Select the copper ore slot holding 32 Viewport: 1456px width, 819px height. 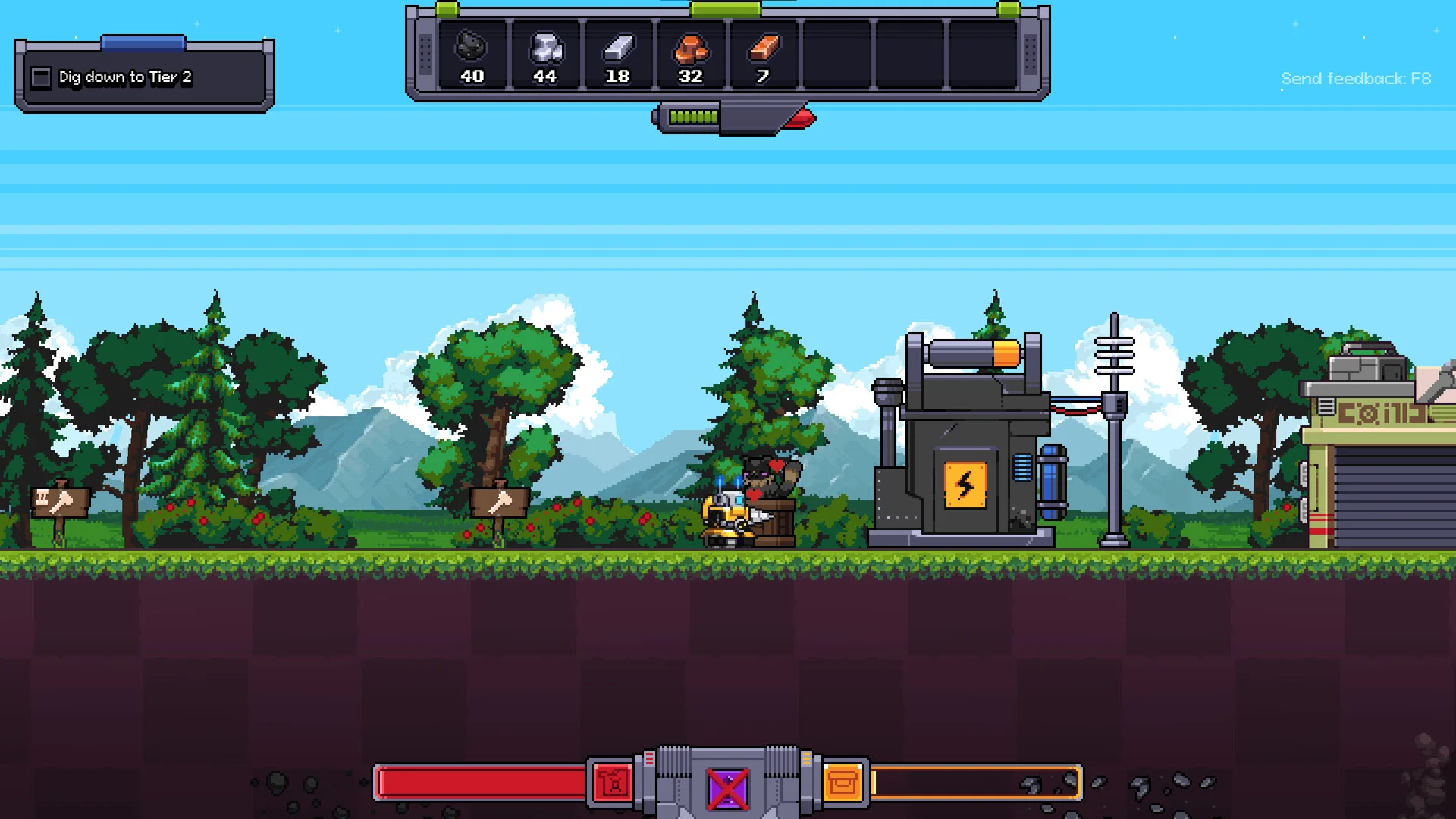(690, 55)
